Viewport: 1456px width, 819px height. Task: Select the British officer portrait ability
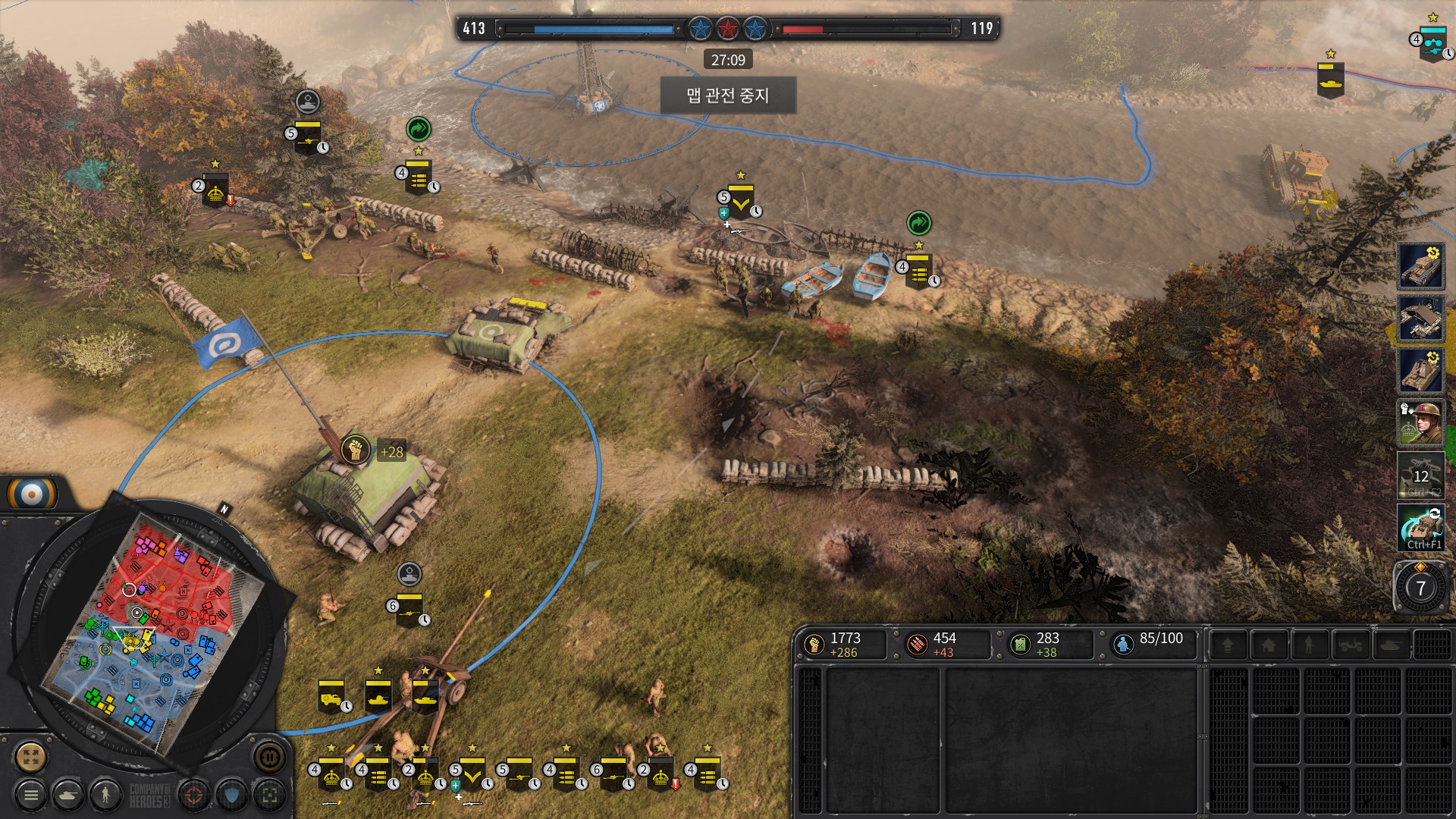1420,422
